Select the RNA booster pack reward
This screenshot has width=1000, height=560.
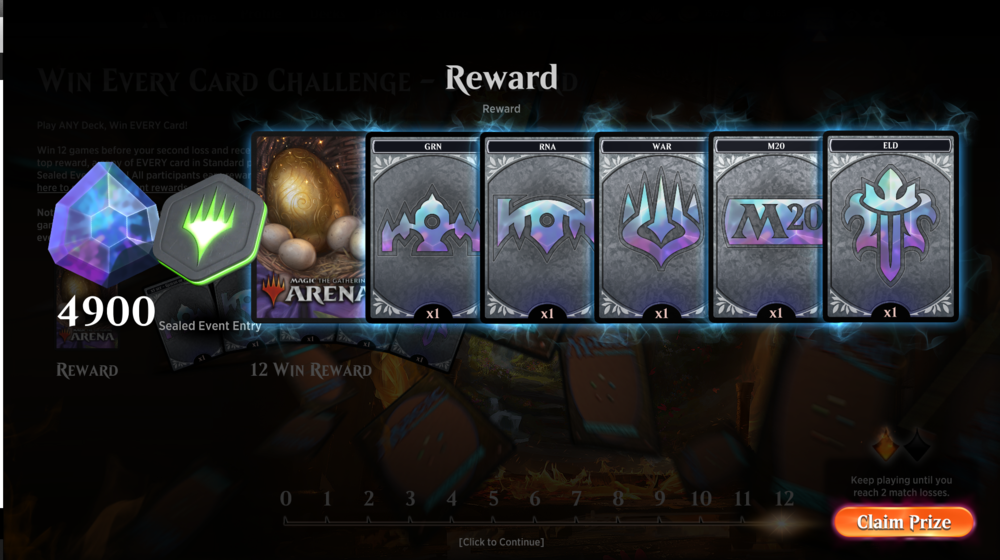[538, 228]
